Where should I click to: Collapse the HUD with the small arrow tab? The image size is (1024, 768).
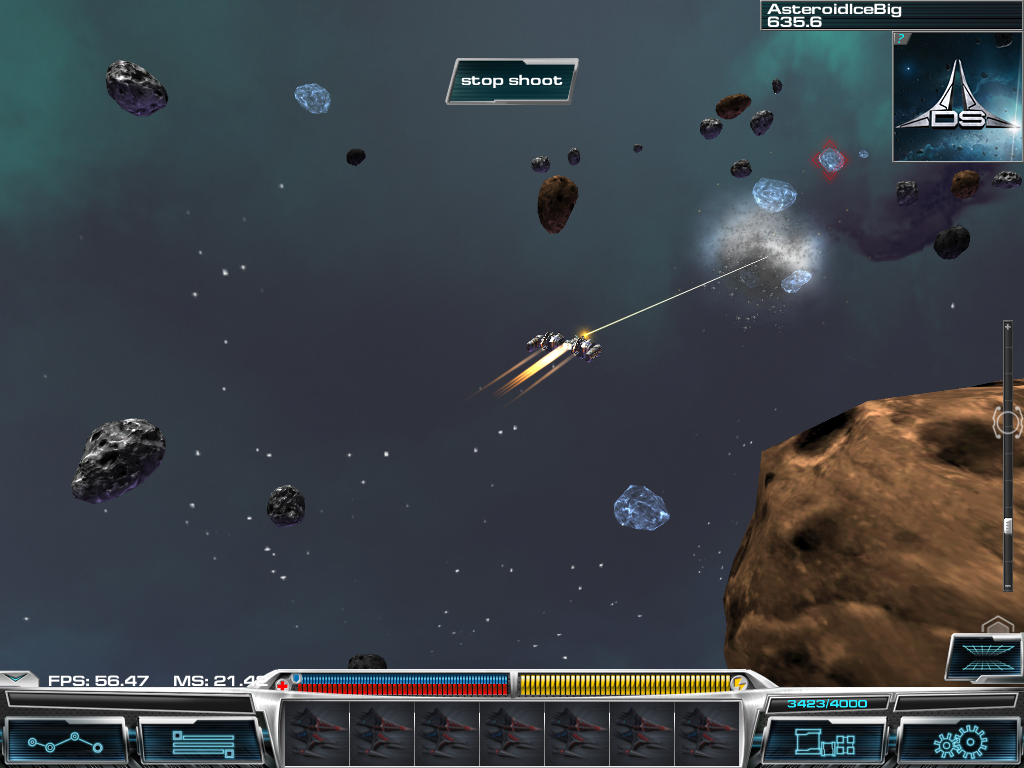[16, 677]
